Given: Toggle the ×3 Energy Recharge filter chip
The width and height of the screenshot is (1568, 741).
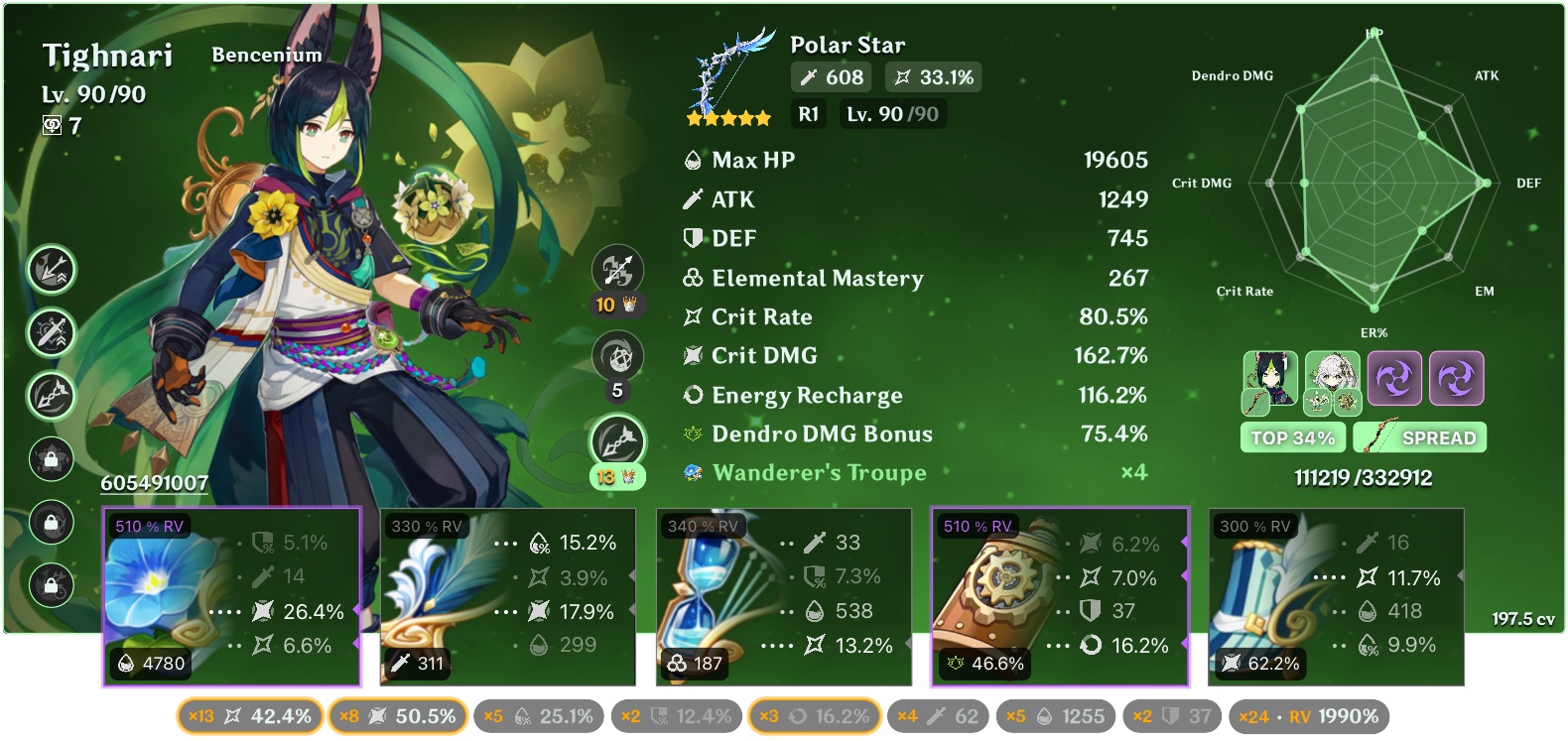Looking at the screenshot, I should (x=814, y=715).
